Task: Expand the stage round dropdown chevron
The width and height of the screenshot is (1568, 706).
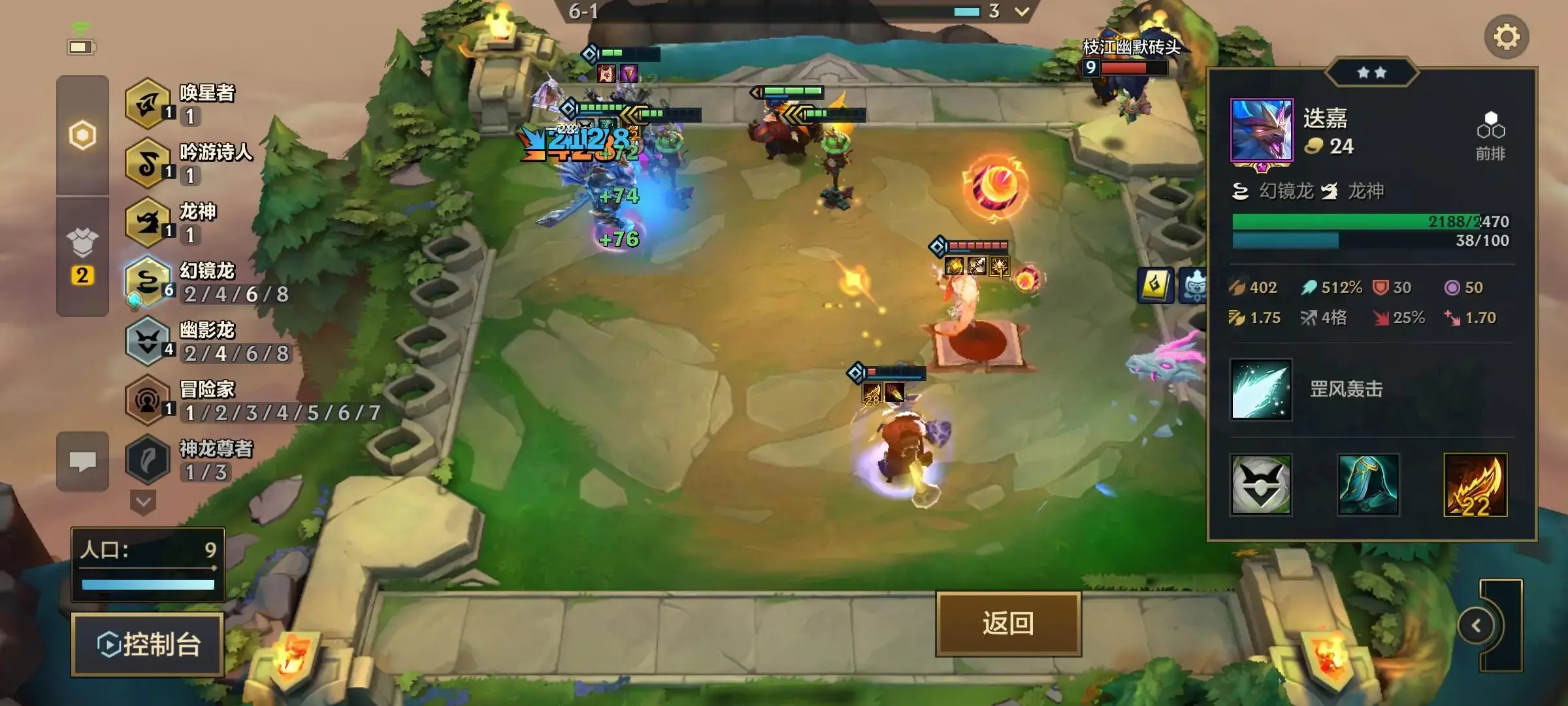Action: [x=1022, y=11]
